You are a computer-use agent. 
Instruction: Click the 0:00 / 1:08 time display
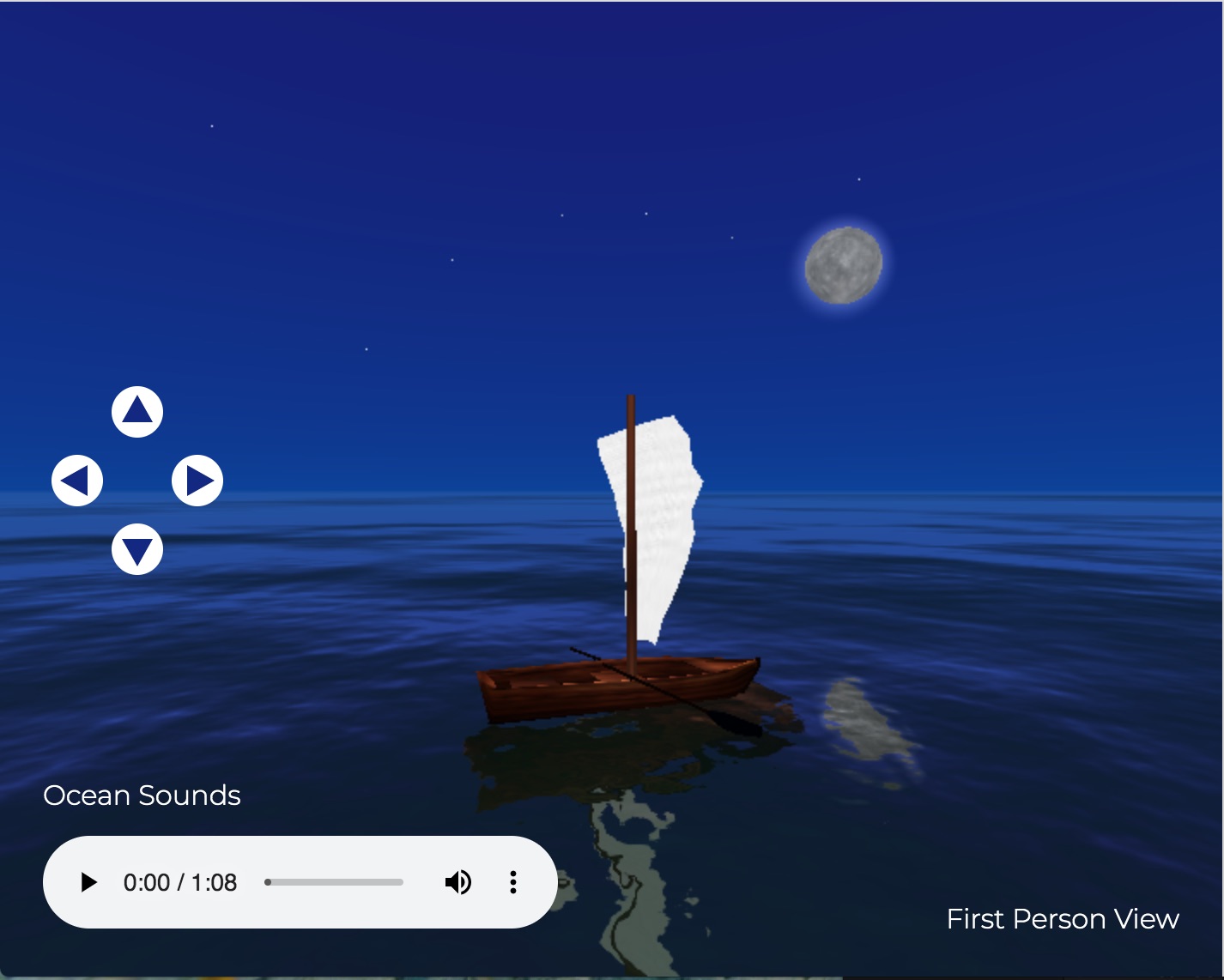(x=181, y=882)
